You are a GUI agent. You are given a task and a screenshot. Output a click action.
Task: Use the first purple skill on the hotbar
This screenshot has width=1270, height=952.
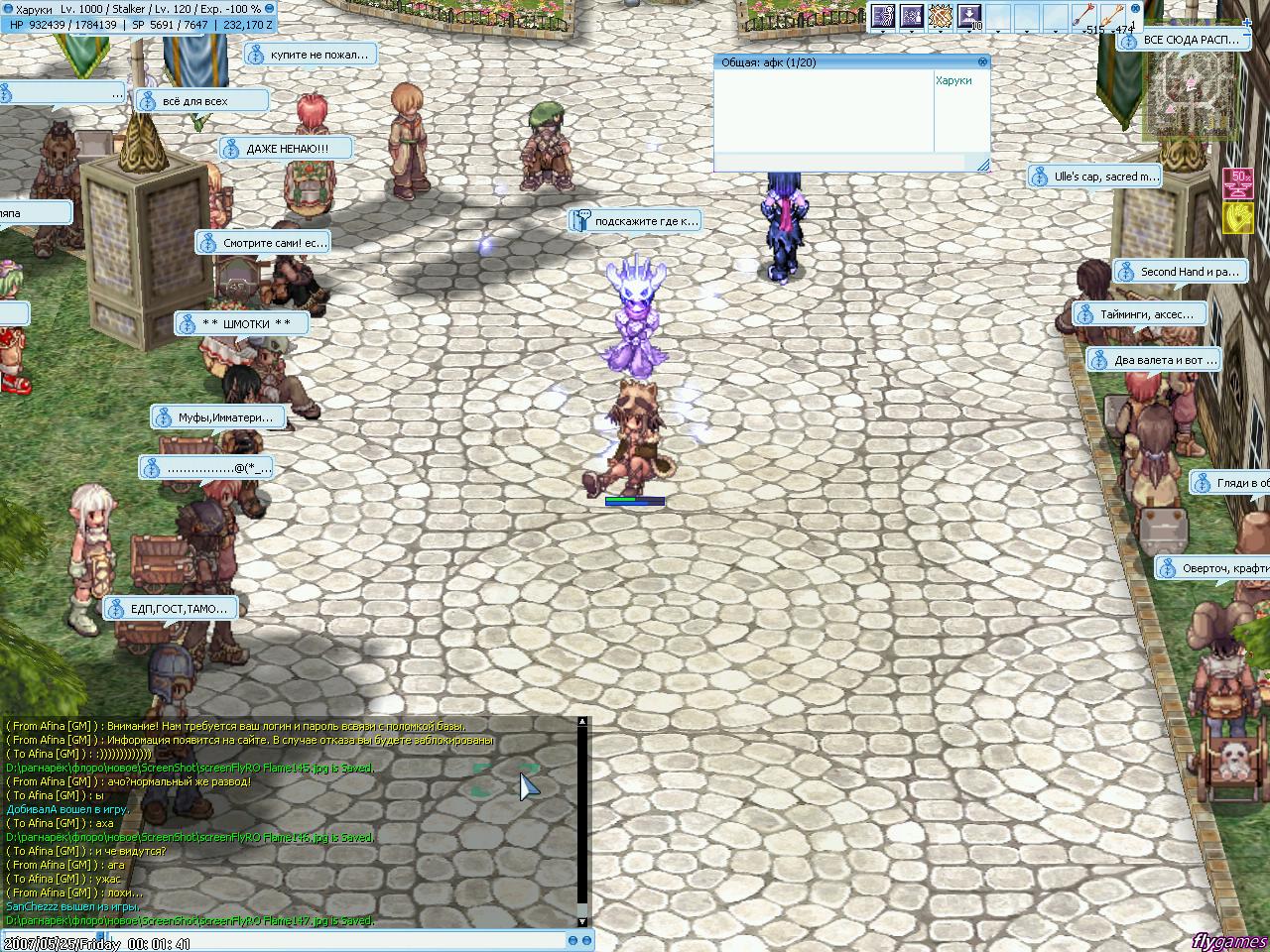[x=882, y=16]
